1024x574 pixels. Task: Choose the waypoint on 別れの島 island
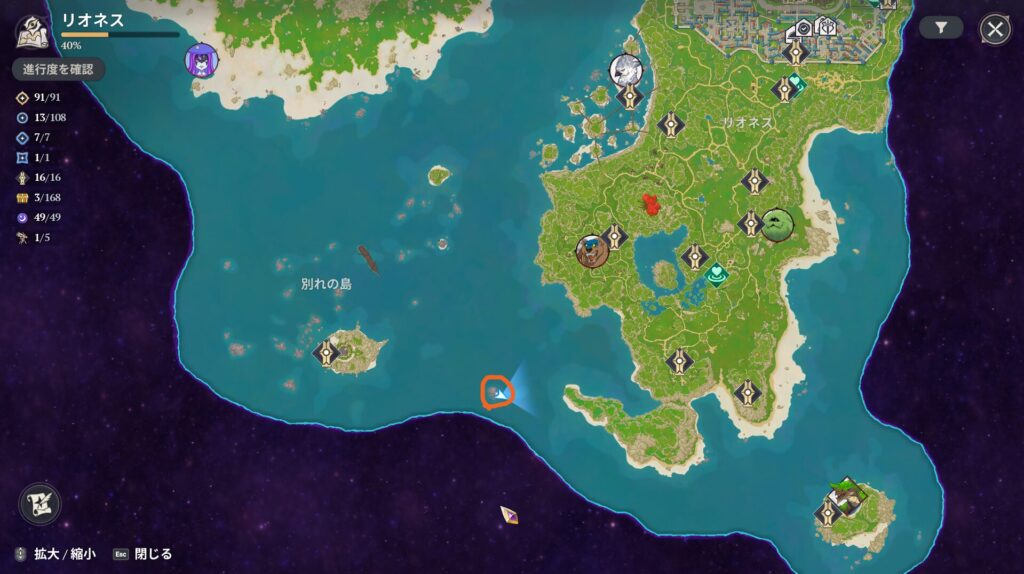(x=327, y=352)
